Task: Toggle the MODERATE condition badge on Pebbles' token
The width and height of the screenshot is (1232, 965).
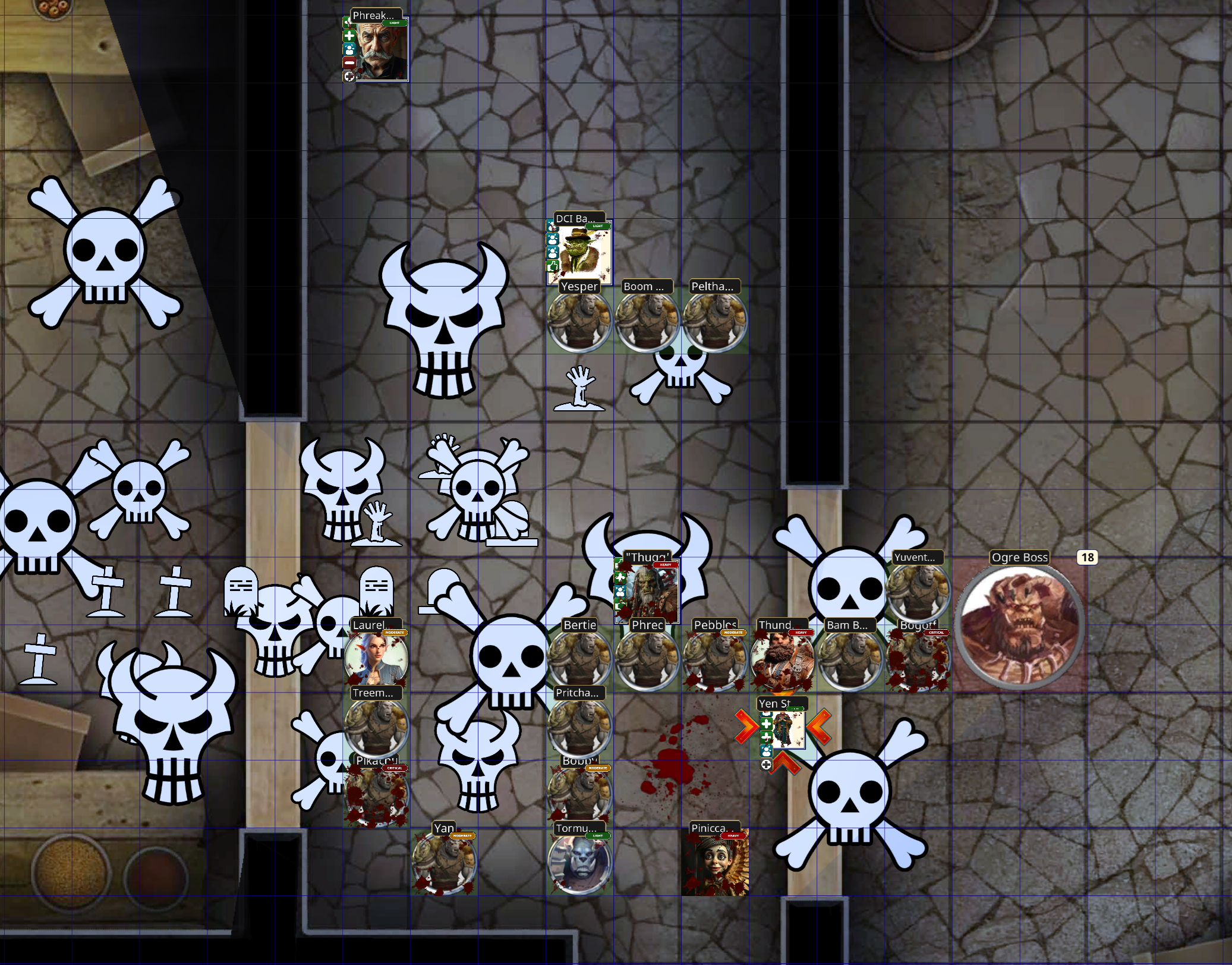Action: 733,633
